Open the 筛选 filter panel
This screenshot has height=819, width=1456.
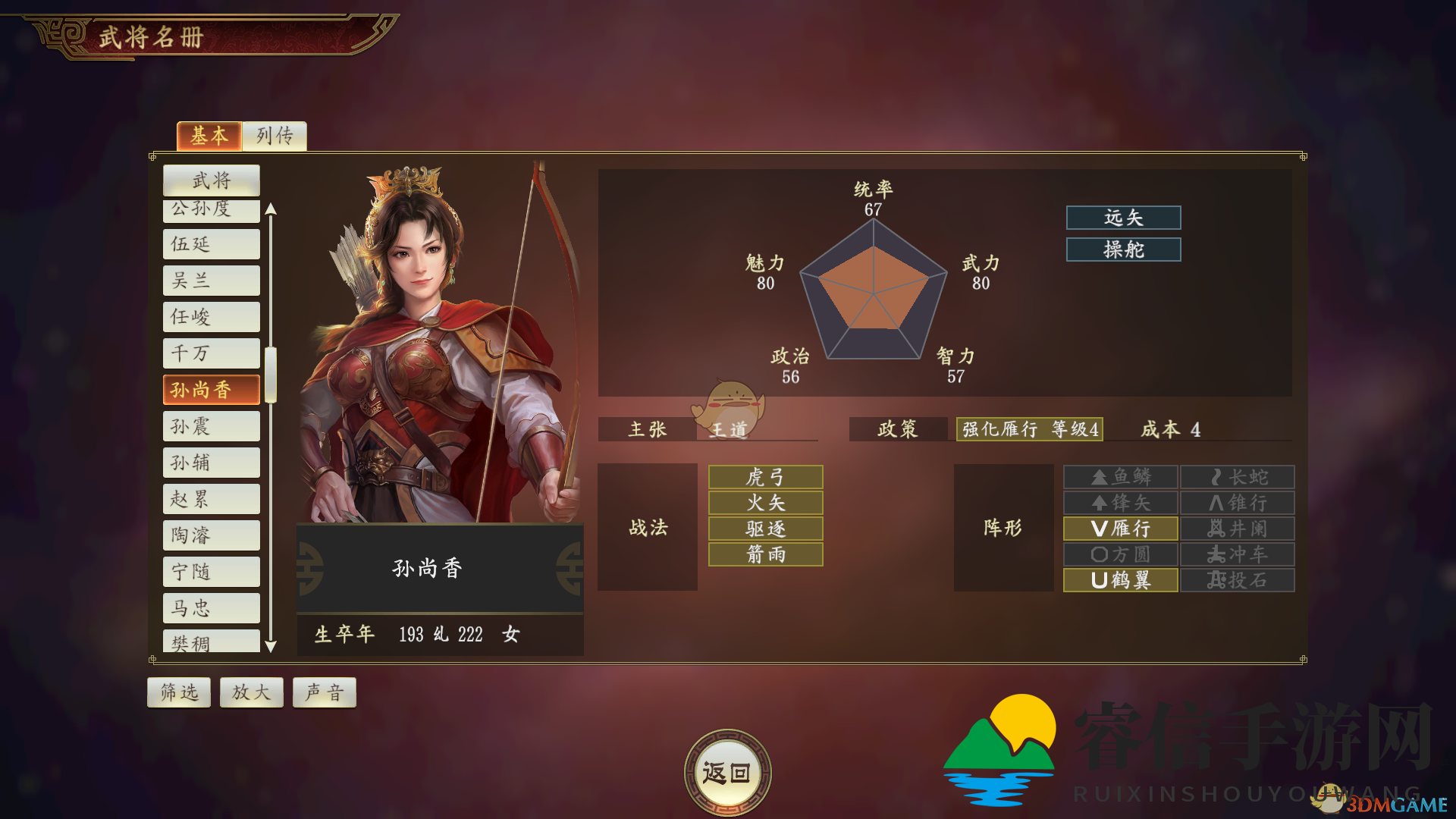coord(178,692)
